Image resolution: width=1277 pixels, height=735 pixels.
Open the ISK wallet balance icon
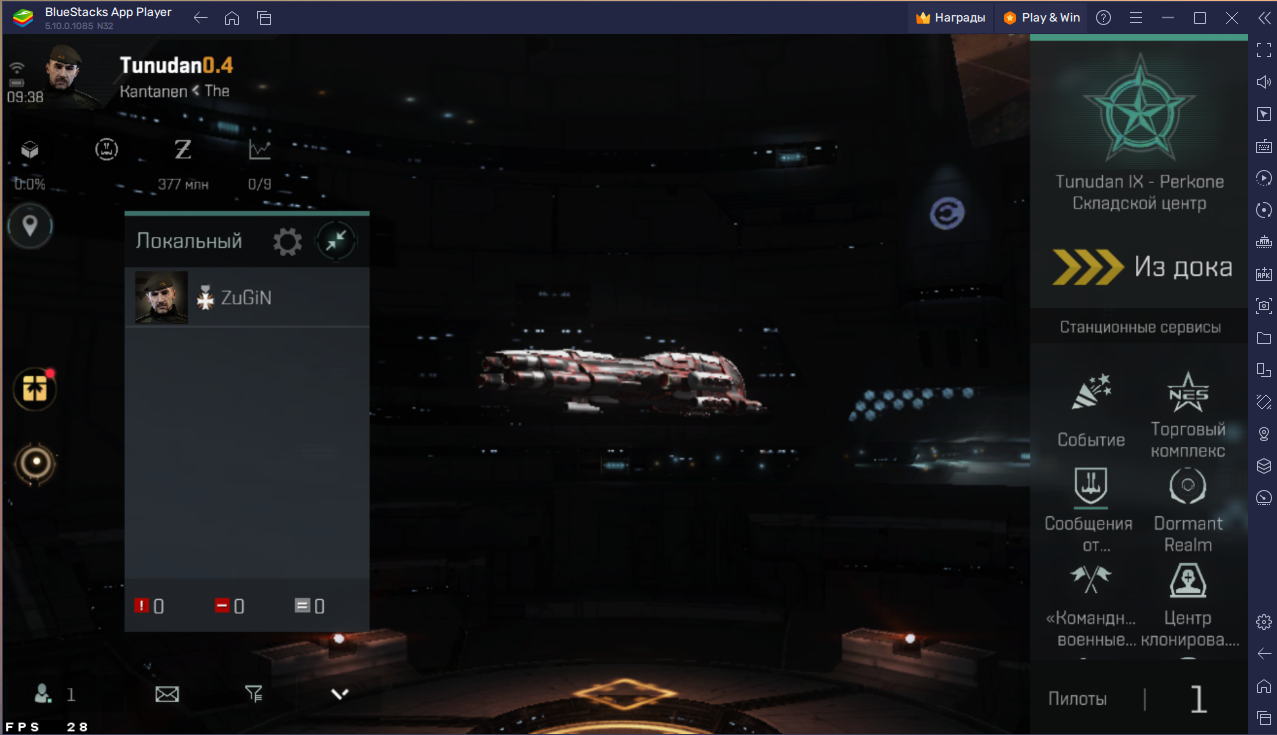tap(183, 150)
